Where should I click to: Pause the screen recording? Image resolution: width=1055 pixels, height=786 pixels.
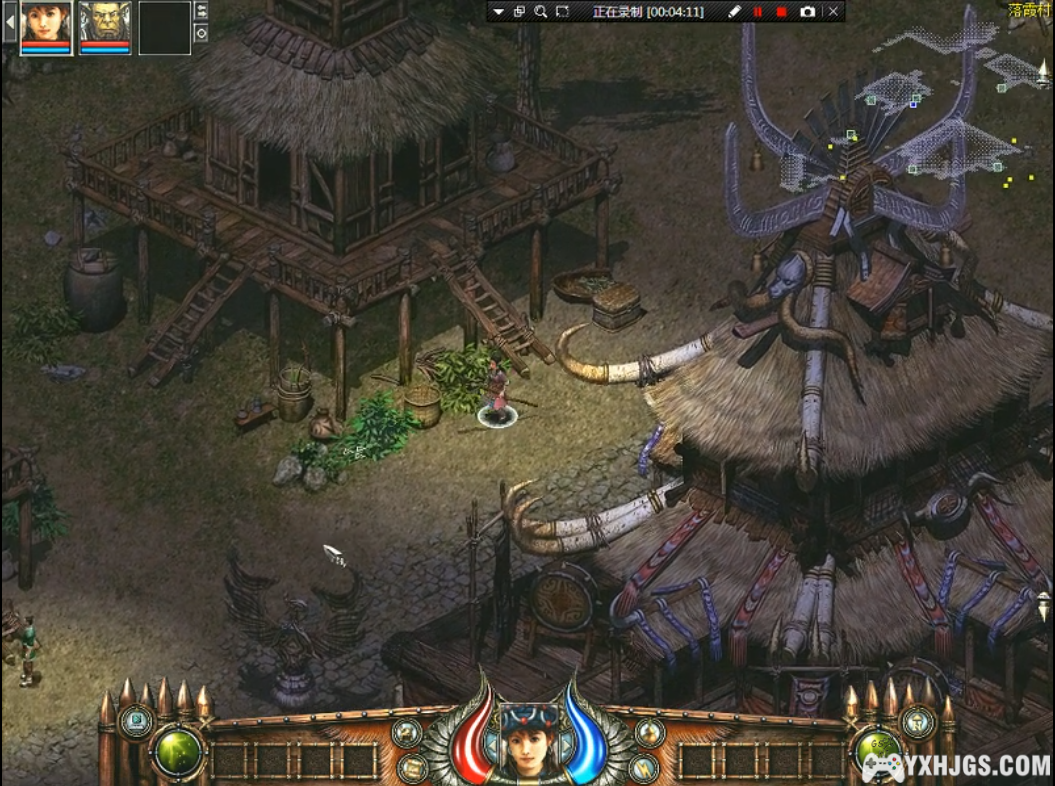tap(758, 12)
